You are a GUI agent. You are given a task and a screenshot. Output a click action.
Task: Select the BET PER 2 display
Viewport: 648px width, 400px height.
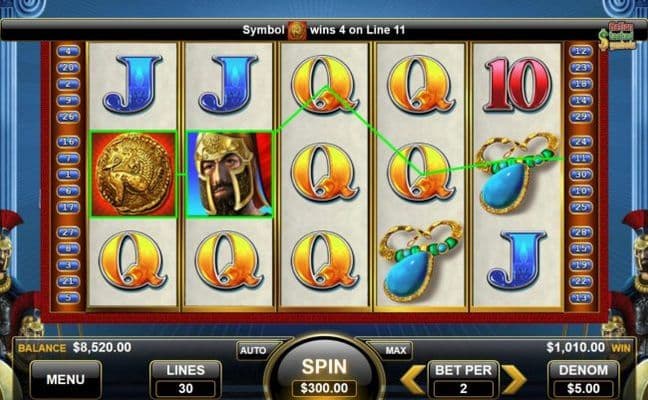click(462, 379)
